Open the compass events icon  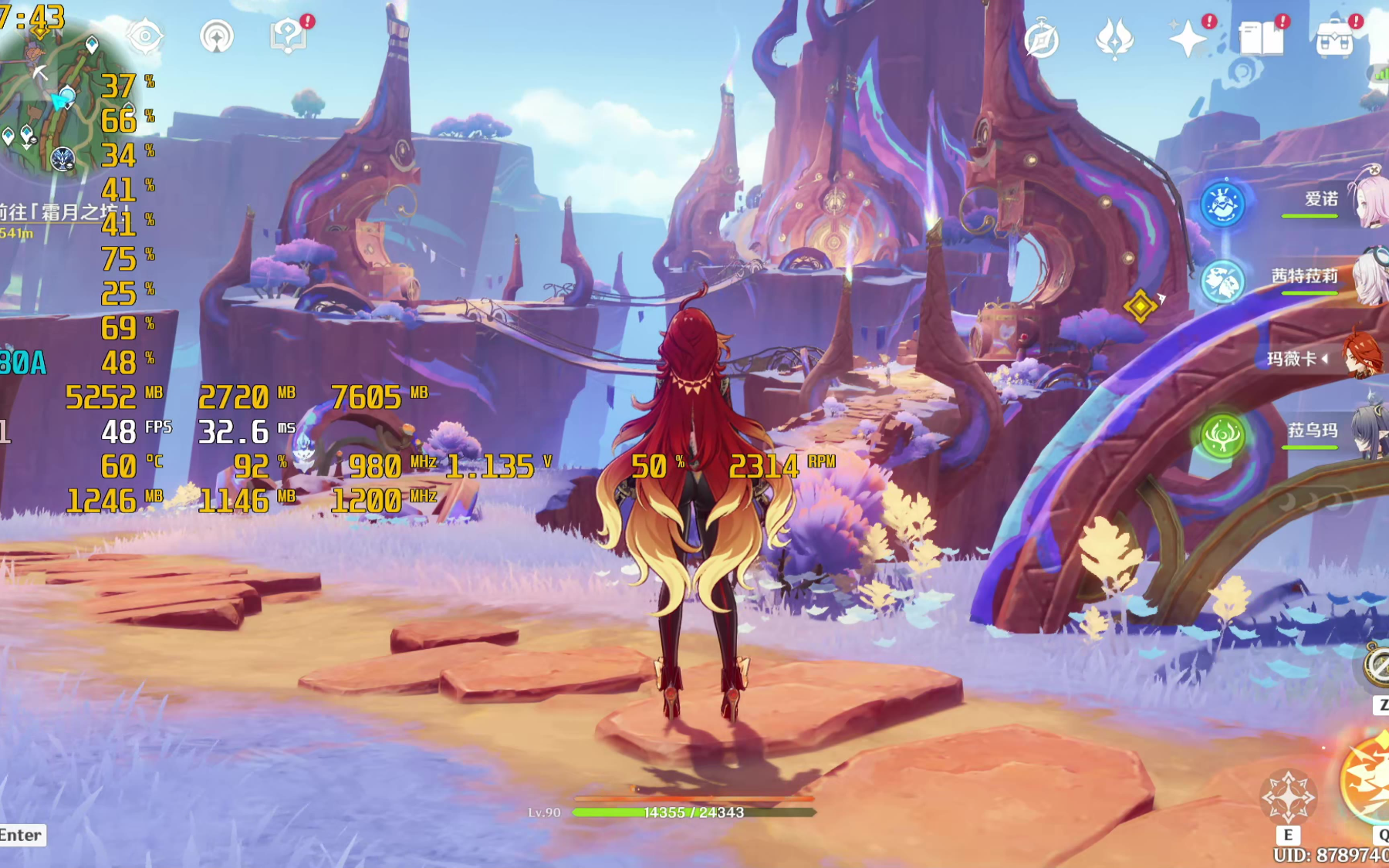coord(1041,39)
